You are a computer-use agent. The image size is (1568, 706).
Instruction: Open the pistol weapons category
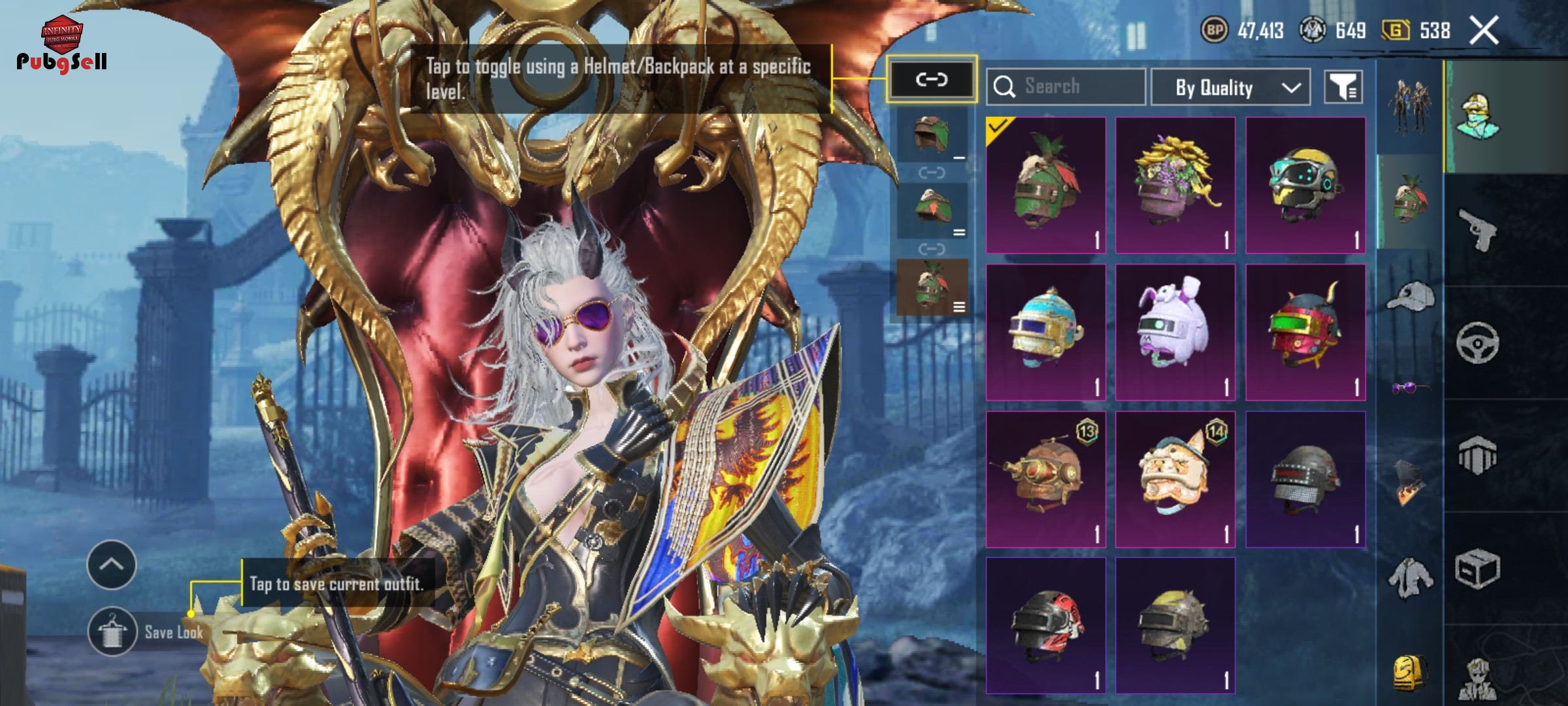1477,229
